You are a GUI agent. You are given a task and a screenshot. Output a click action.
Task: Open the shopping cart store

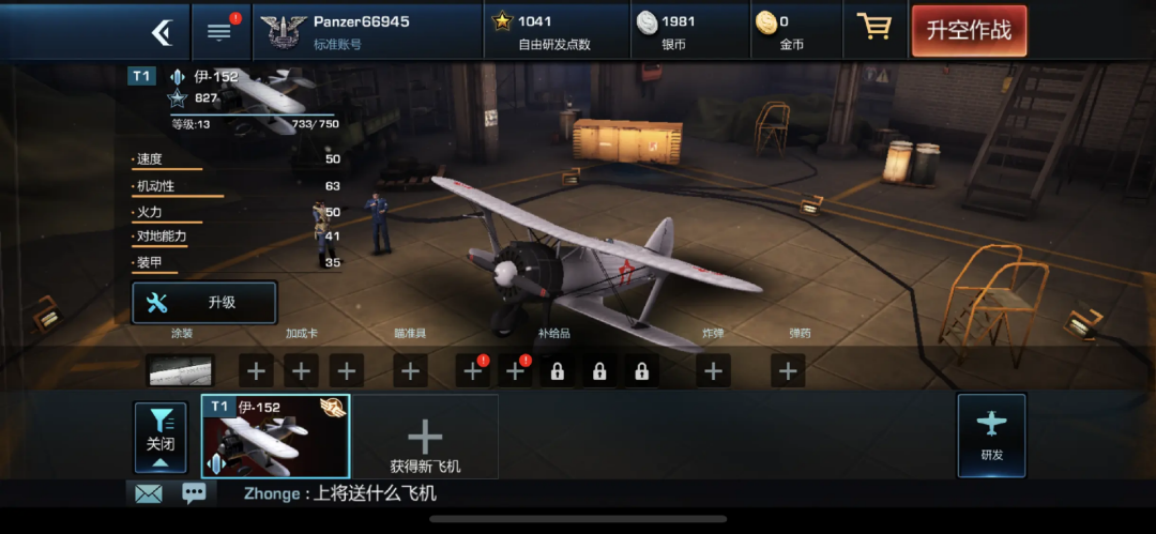click(x=874, y=29)
